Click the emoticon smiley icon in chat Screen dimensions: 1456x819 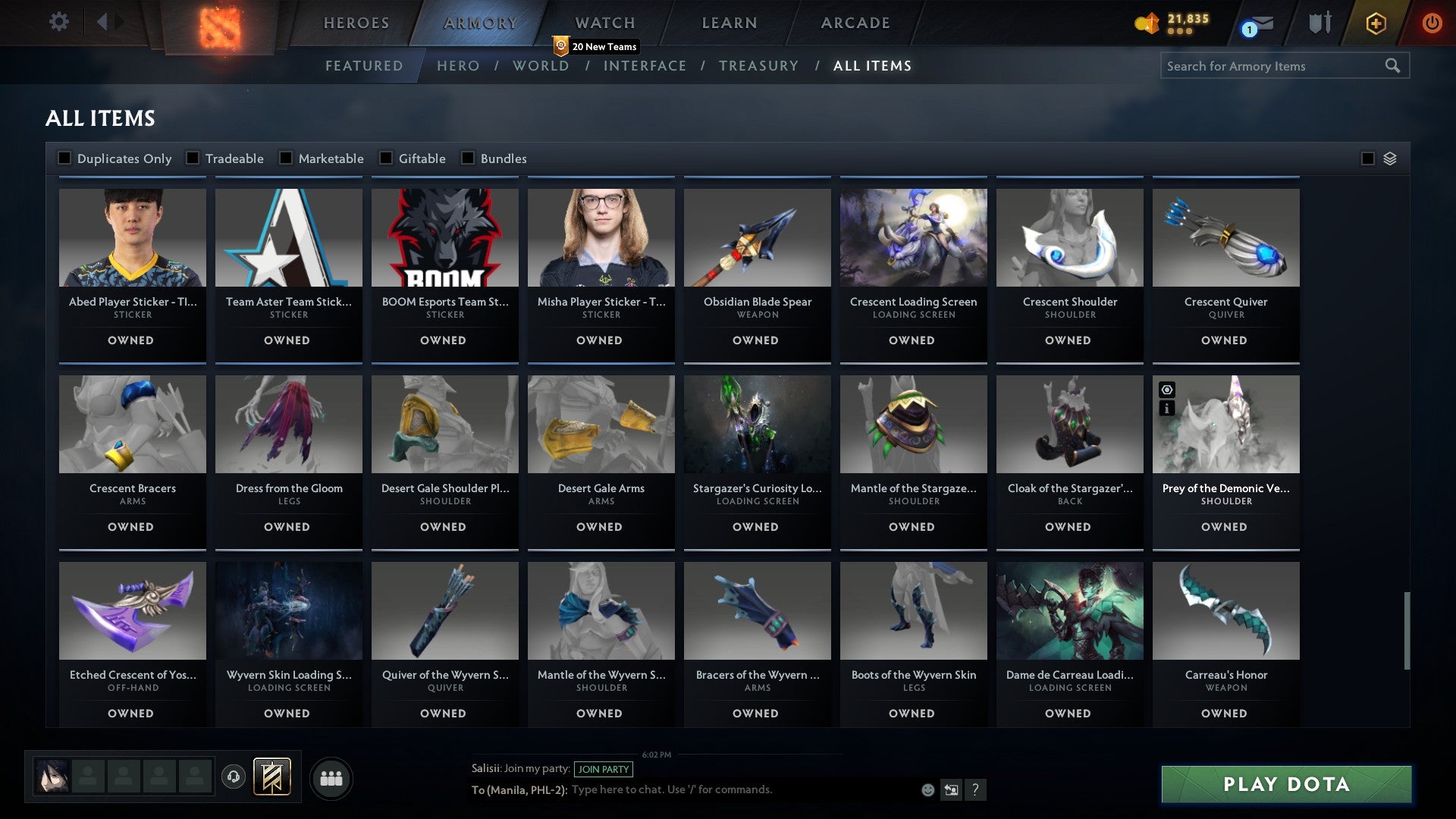pos(927,789)
